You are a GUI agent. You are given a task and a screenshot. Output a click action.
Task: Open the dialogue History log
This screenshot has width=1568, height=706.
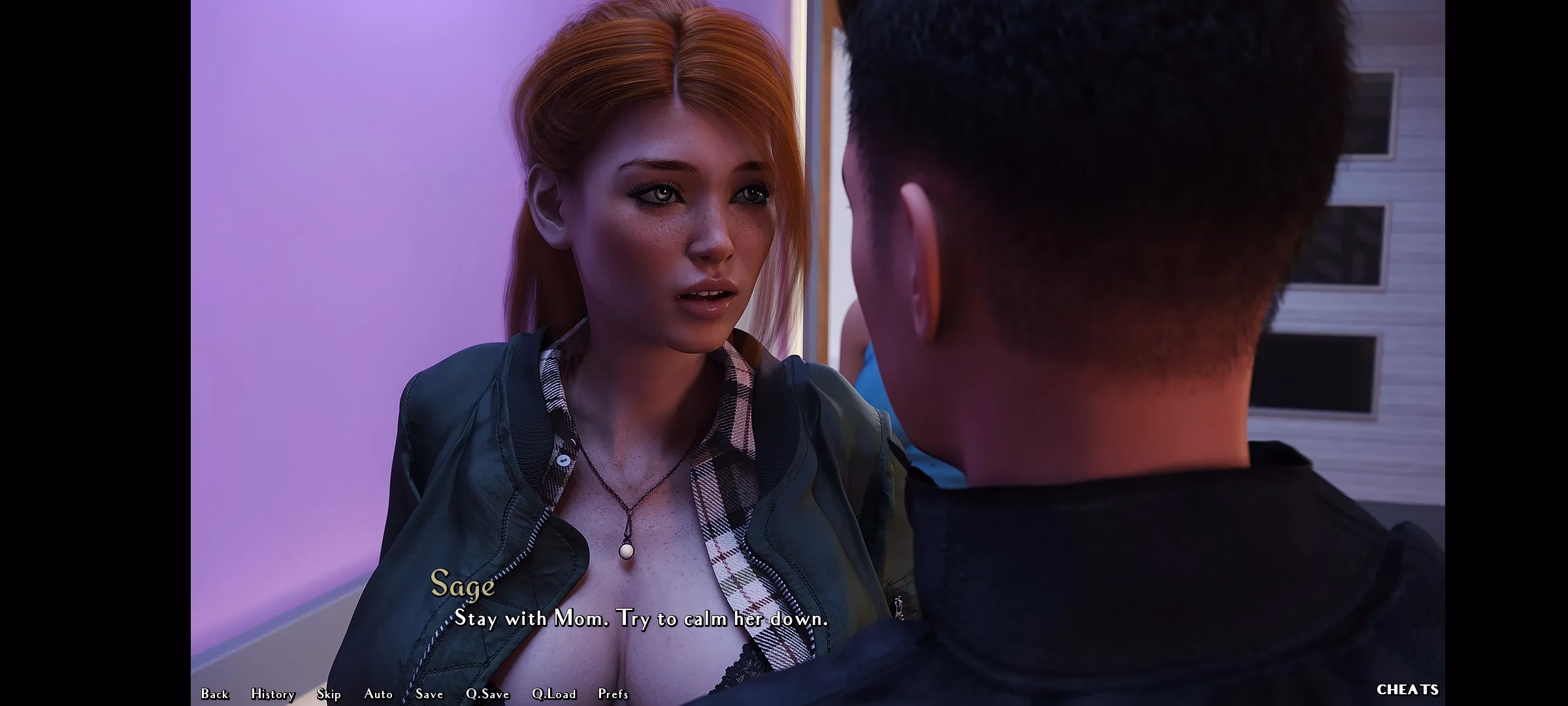click(273, 694)
